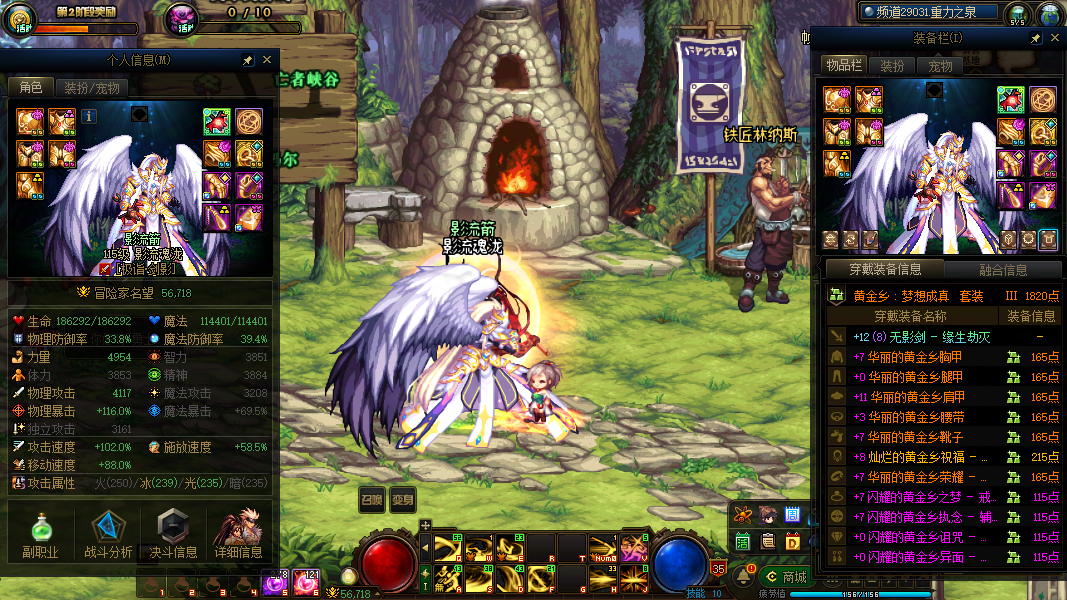The image size is (1067, 600).
Task: Select the 闪耀的黄金乡之梦 ring row
Action: click(x=920, y=497)
